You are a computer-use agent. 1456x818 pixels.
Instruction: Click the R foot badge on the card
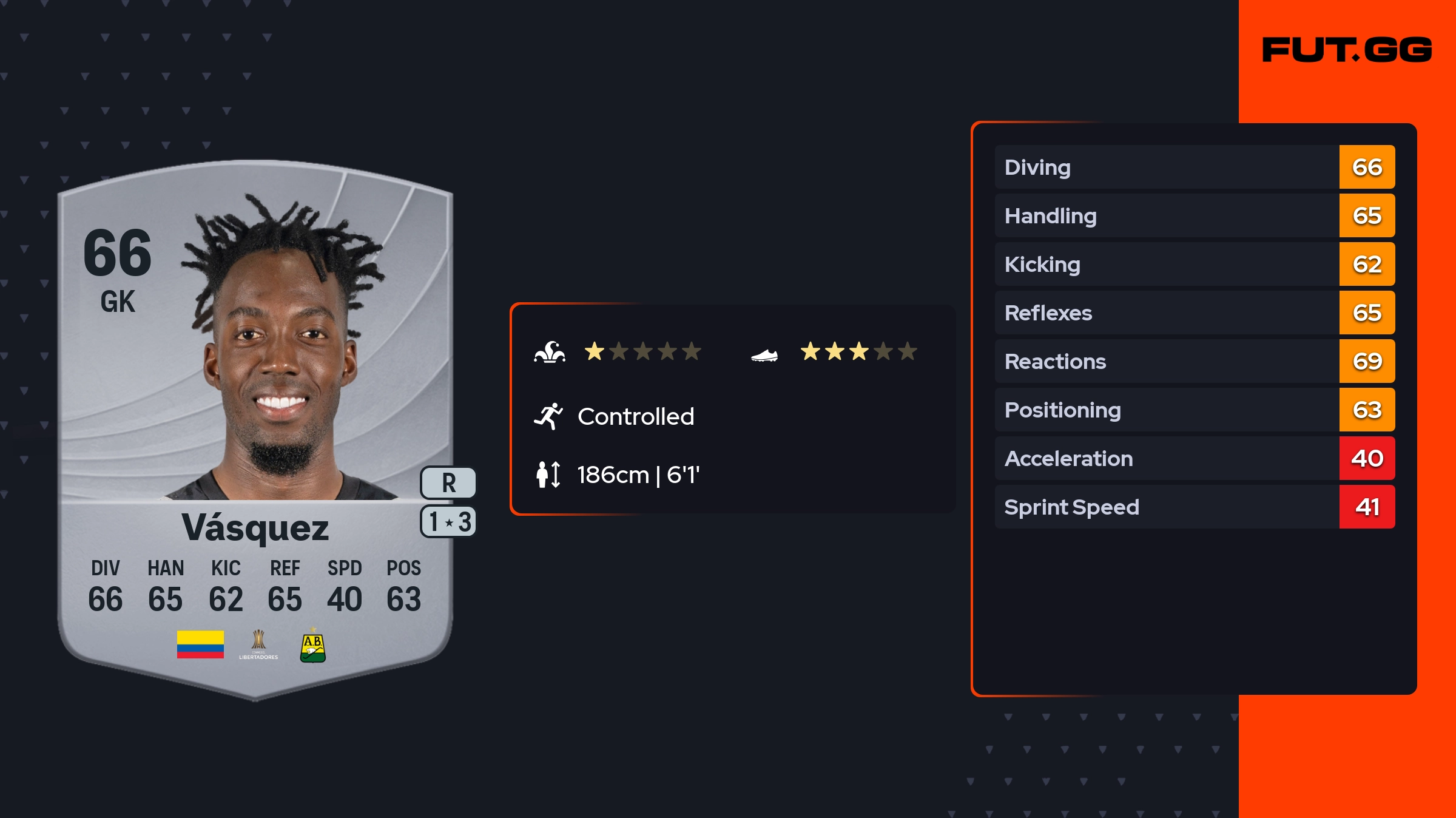448,483
